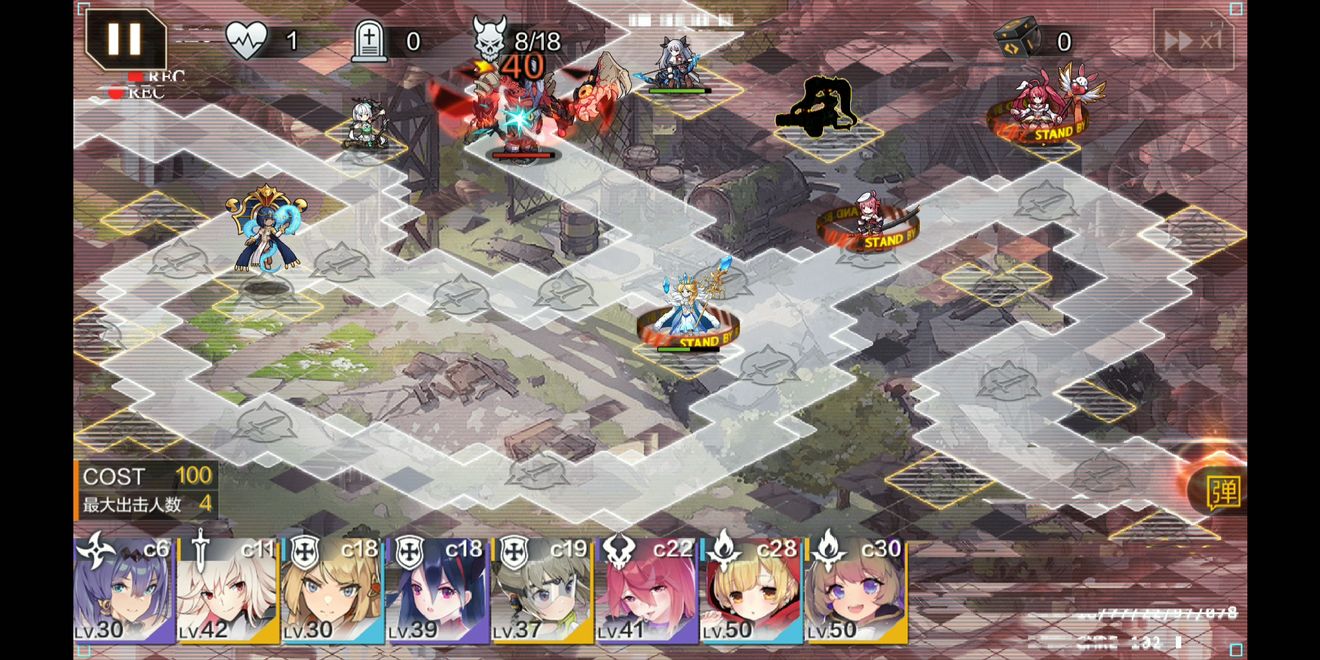Toggle the x1 fast-forward speed button
Viewport: 1320px width, 660px height.
[1193, 40]
